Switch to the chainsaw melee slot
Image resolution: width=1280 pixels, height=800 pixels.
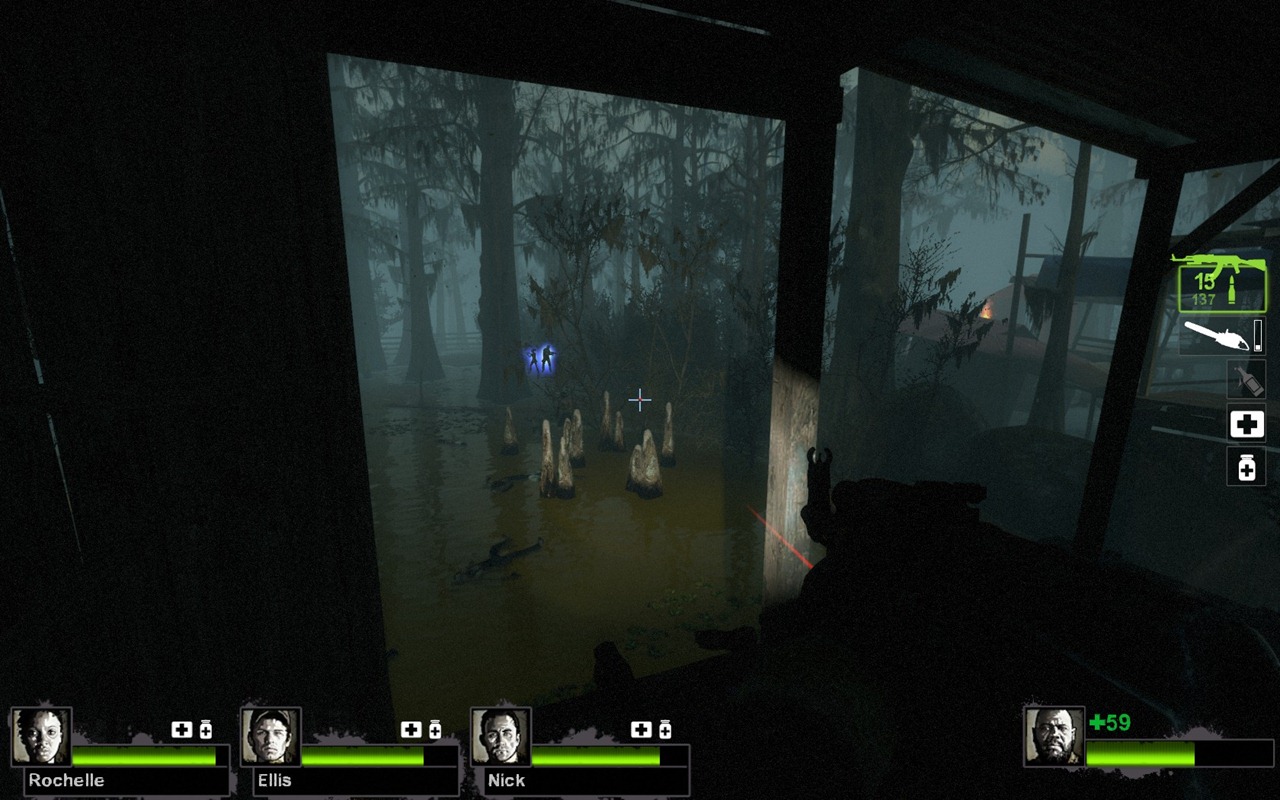tap(1221, 336)
